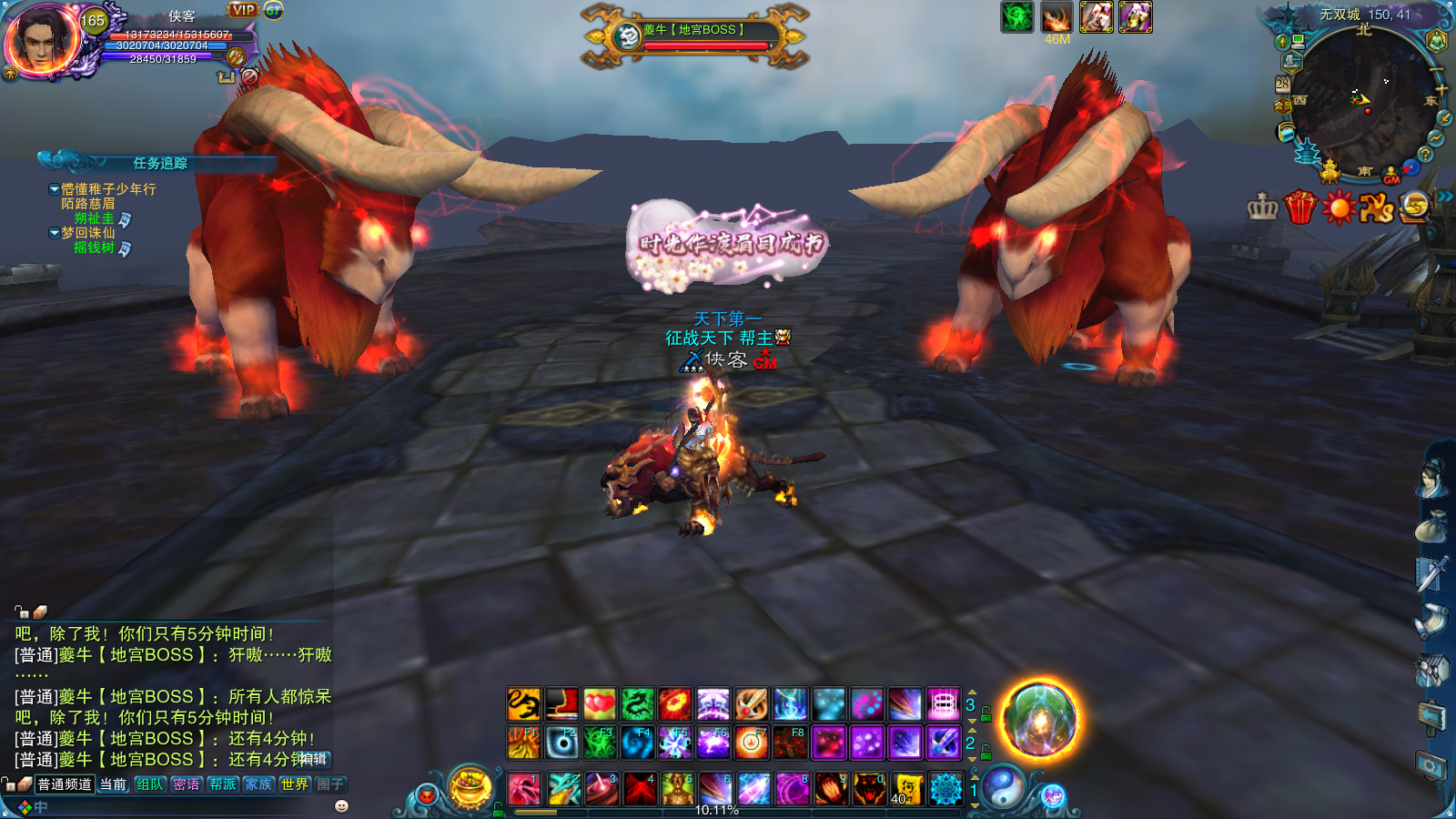This screenshot has width=1456, height=819.
Task: Select the 懵懂稚子少年行 quest in tracker
Action: point(108,189)
